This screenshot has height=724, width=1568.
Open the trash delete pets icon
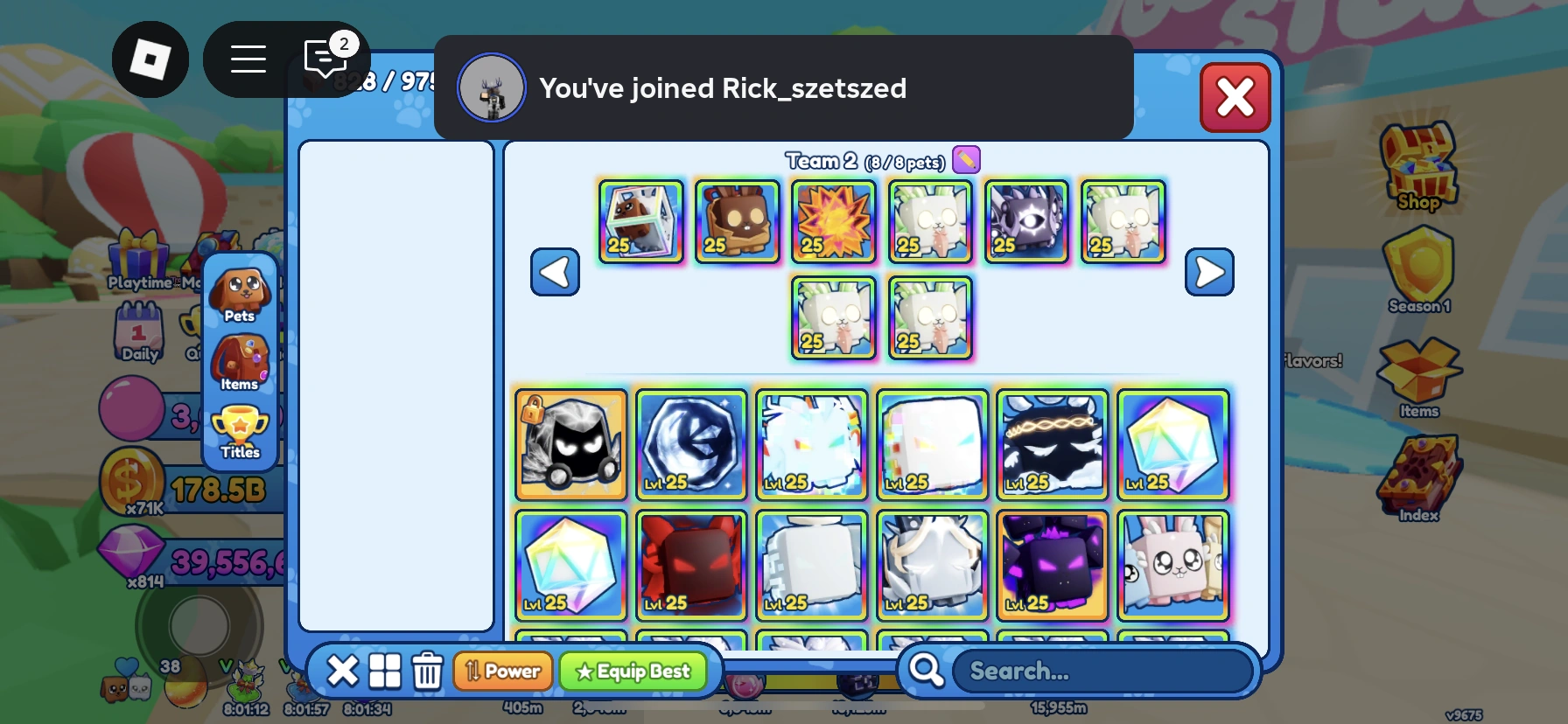428,671
